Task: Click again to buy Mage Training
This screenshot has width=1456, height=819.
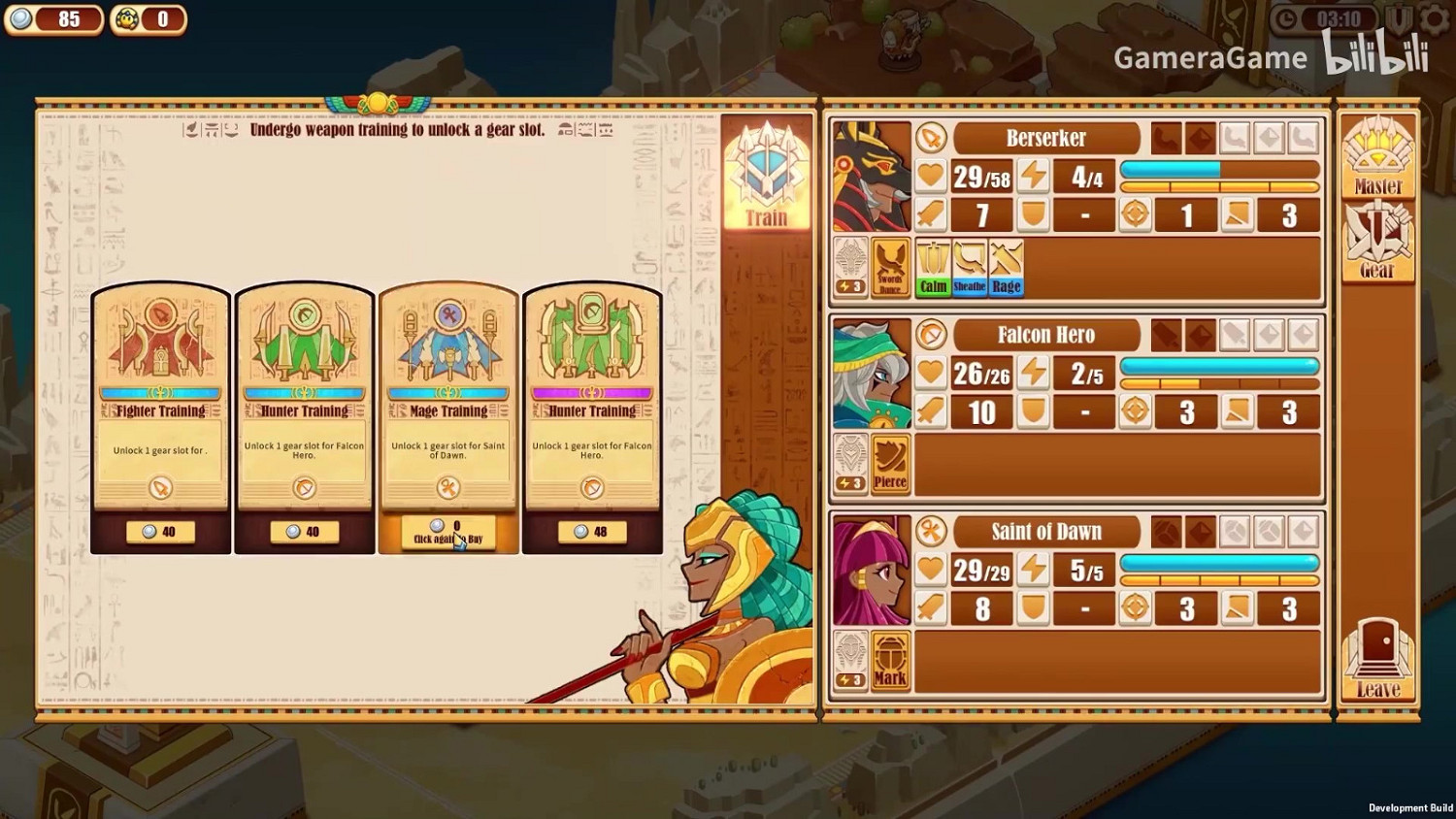Action: pos(448,532)
